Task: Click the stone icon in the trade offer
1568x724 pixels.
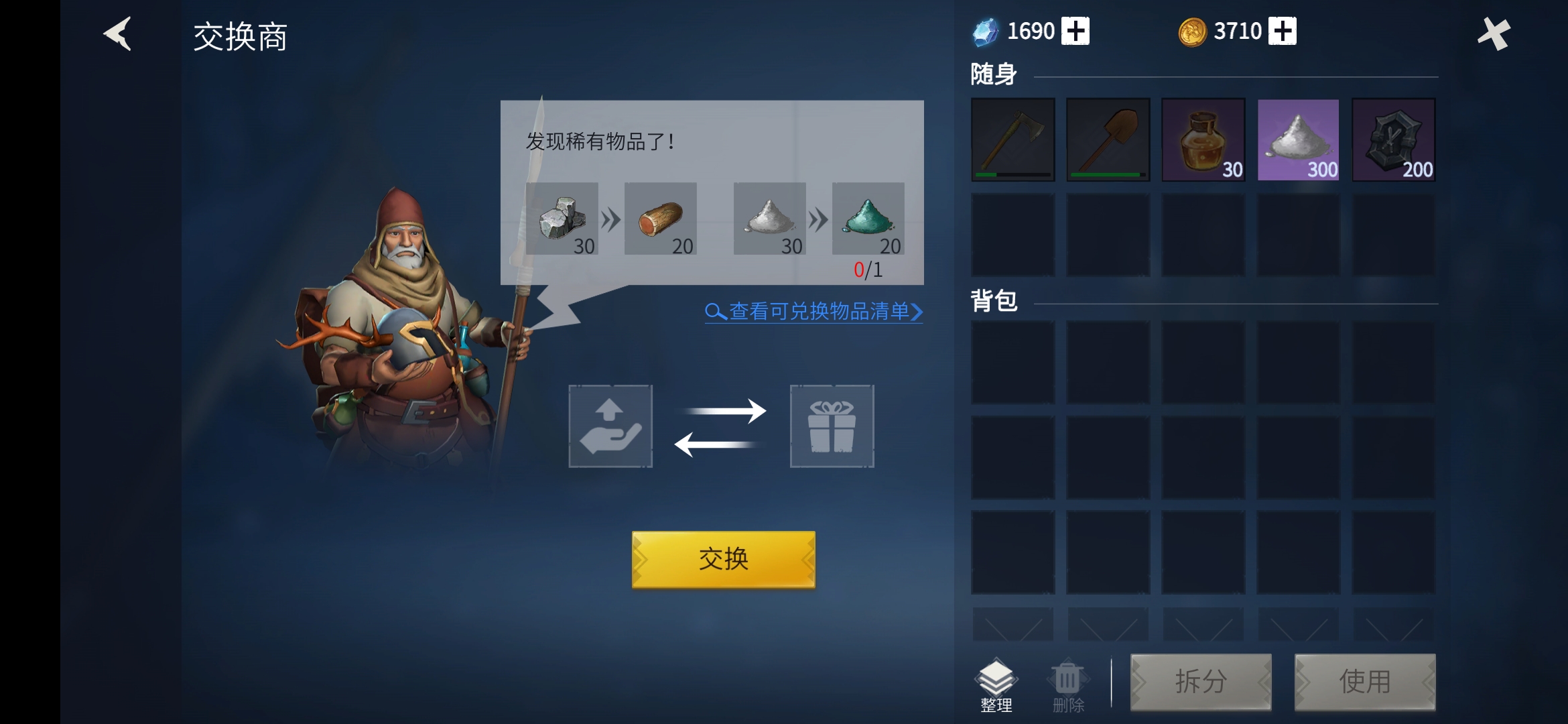Action: pos(564,220)
